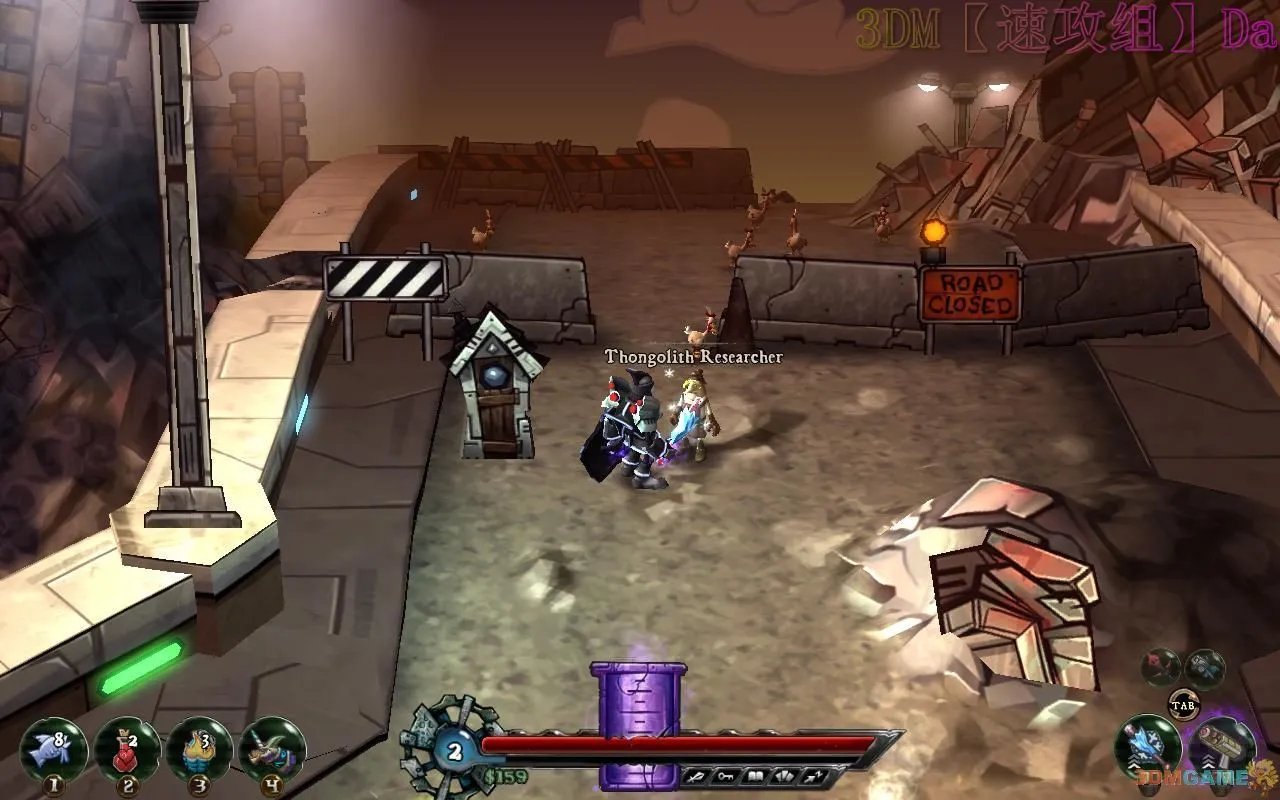This screenshot has width=1280, height=800.
Task: Open the cards icon in the menu bar
Action: [x=784, y=775]
